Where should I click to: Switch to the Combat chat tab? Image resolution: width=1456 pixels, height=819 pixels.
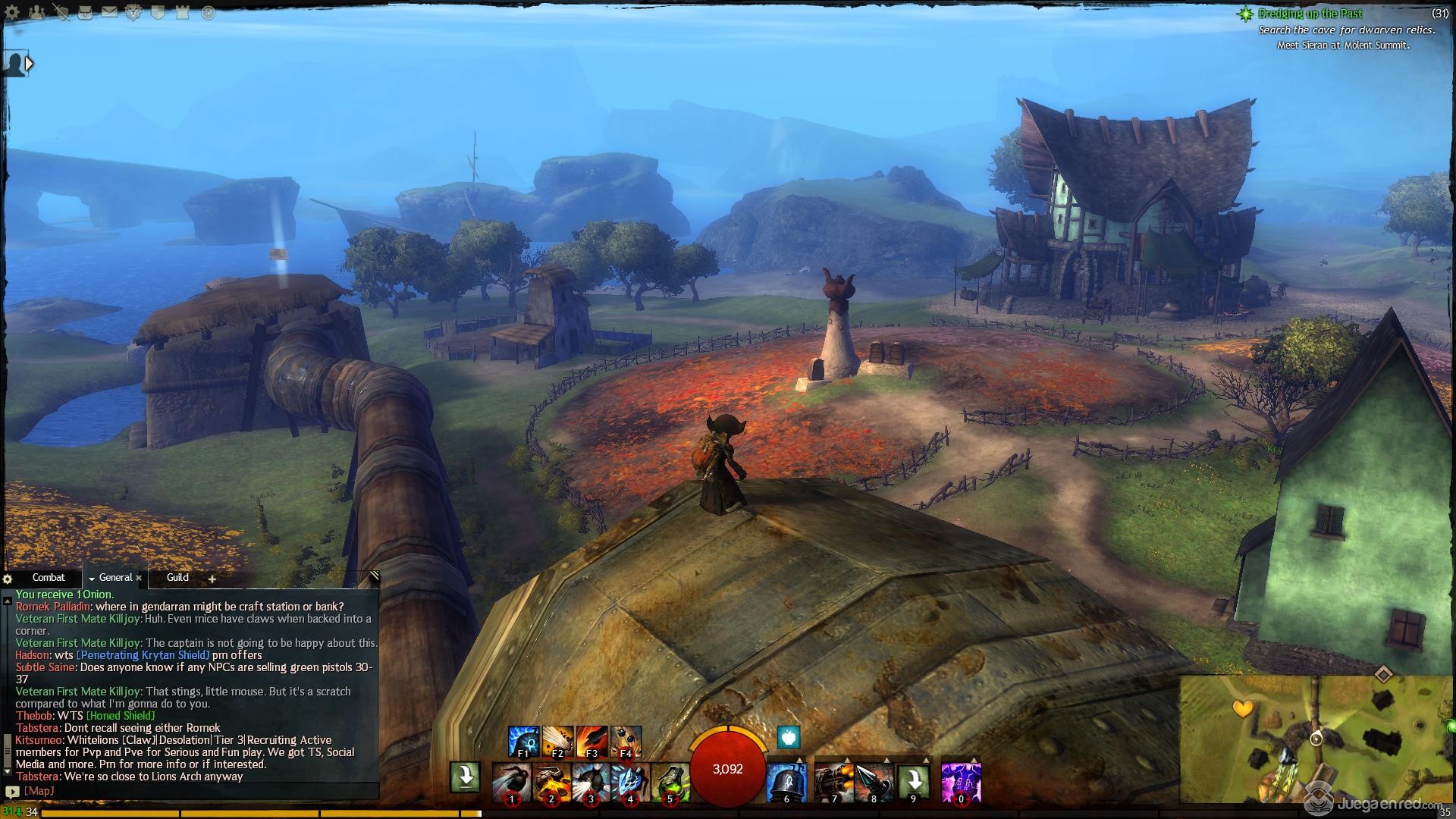pyautogui.click(x=48, y=578)
